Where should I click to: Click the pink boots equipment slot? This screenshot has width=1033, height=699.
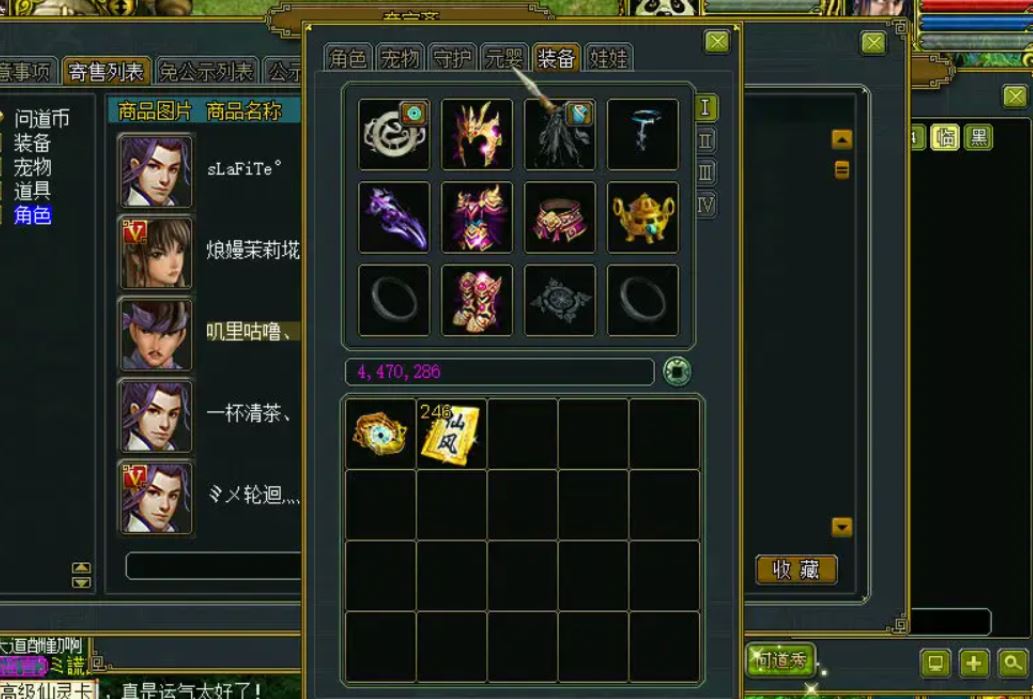pyautogui.click(x=477, y=300)
